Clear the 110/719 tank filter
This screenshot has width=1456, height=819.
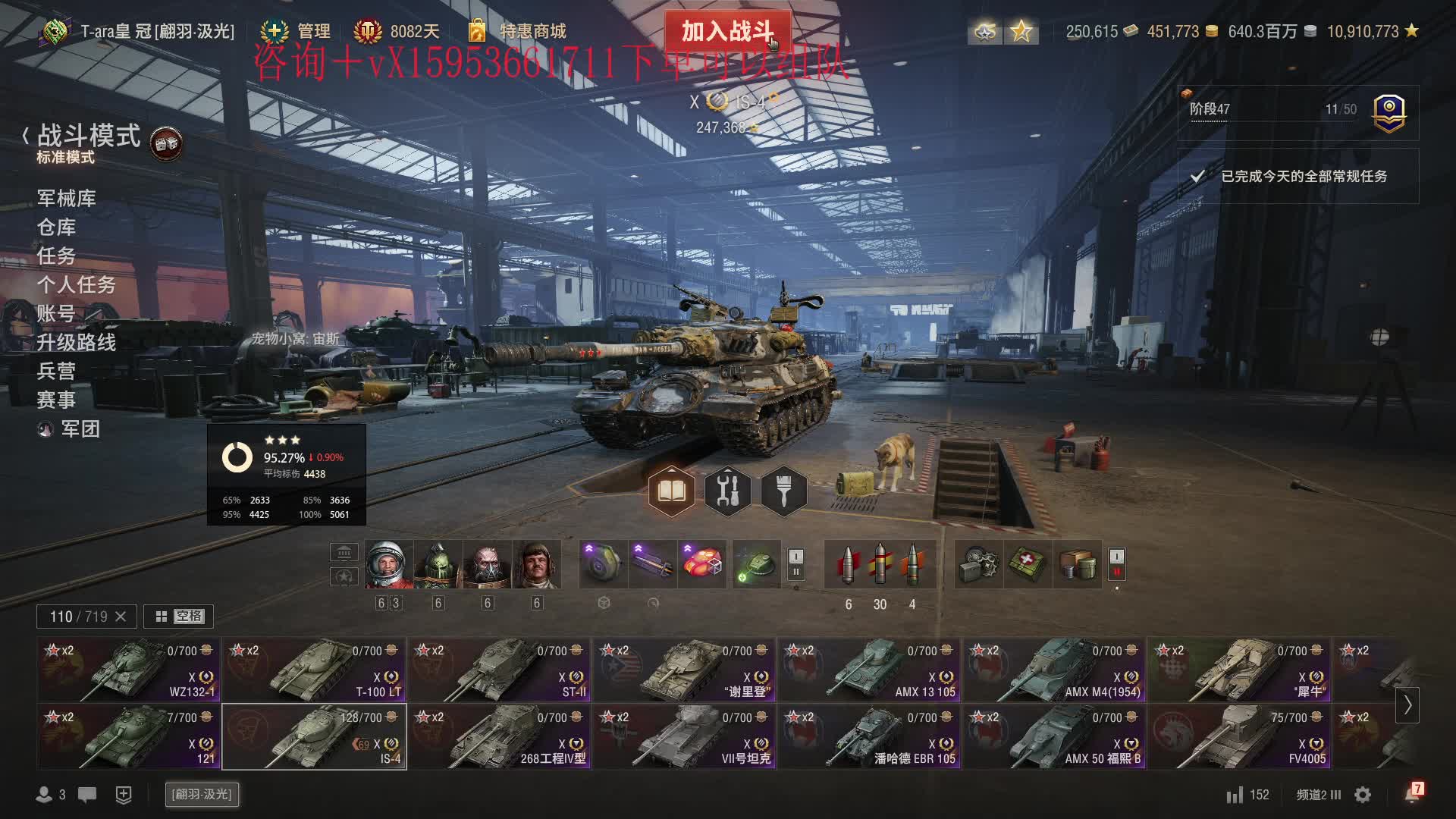pyautogui.click(x=121, y=617)
